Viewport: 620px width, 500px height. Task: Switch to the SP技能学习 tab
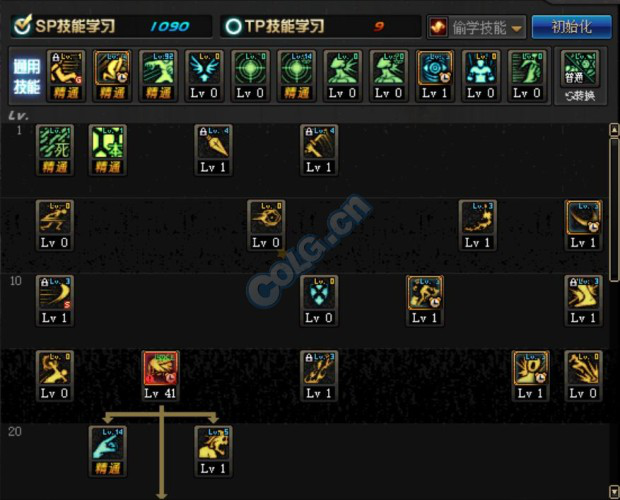(60, 27)
